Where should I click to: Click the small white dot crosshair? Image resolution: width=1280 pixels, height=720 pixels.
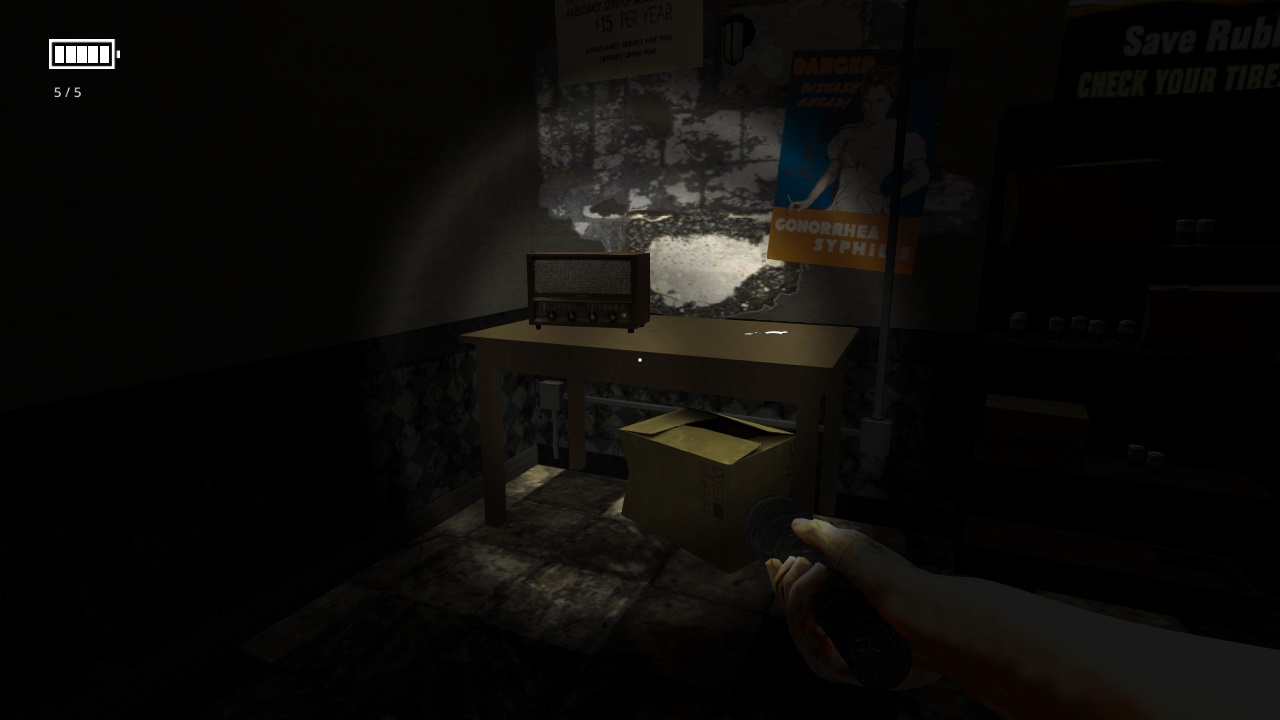[x=638, y=360]
